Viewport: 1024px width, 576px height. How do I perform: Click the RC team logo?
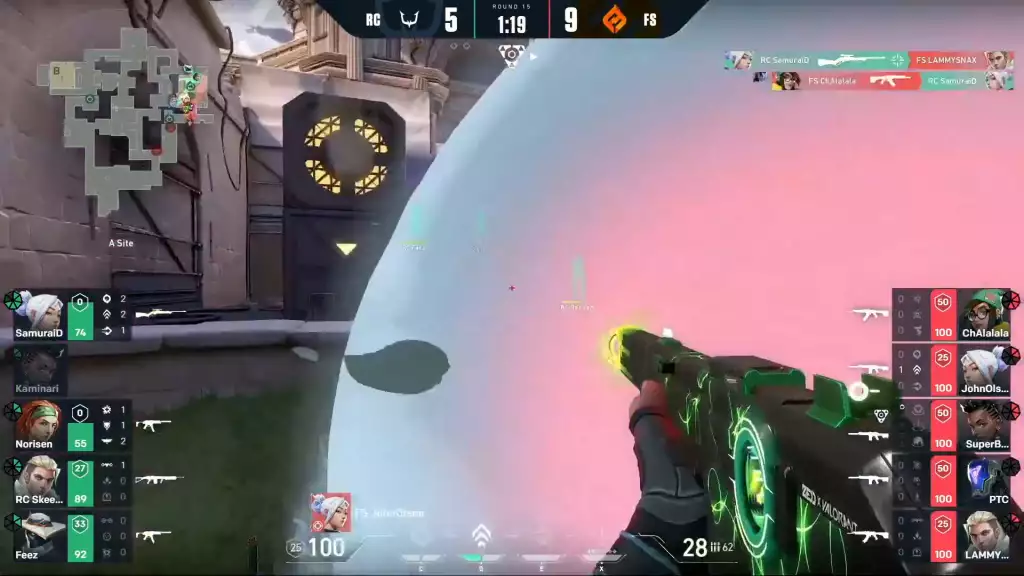tap(409, 19)
